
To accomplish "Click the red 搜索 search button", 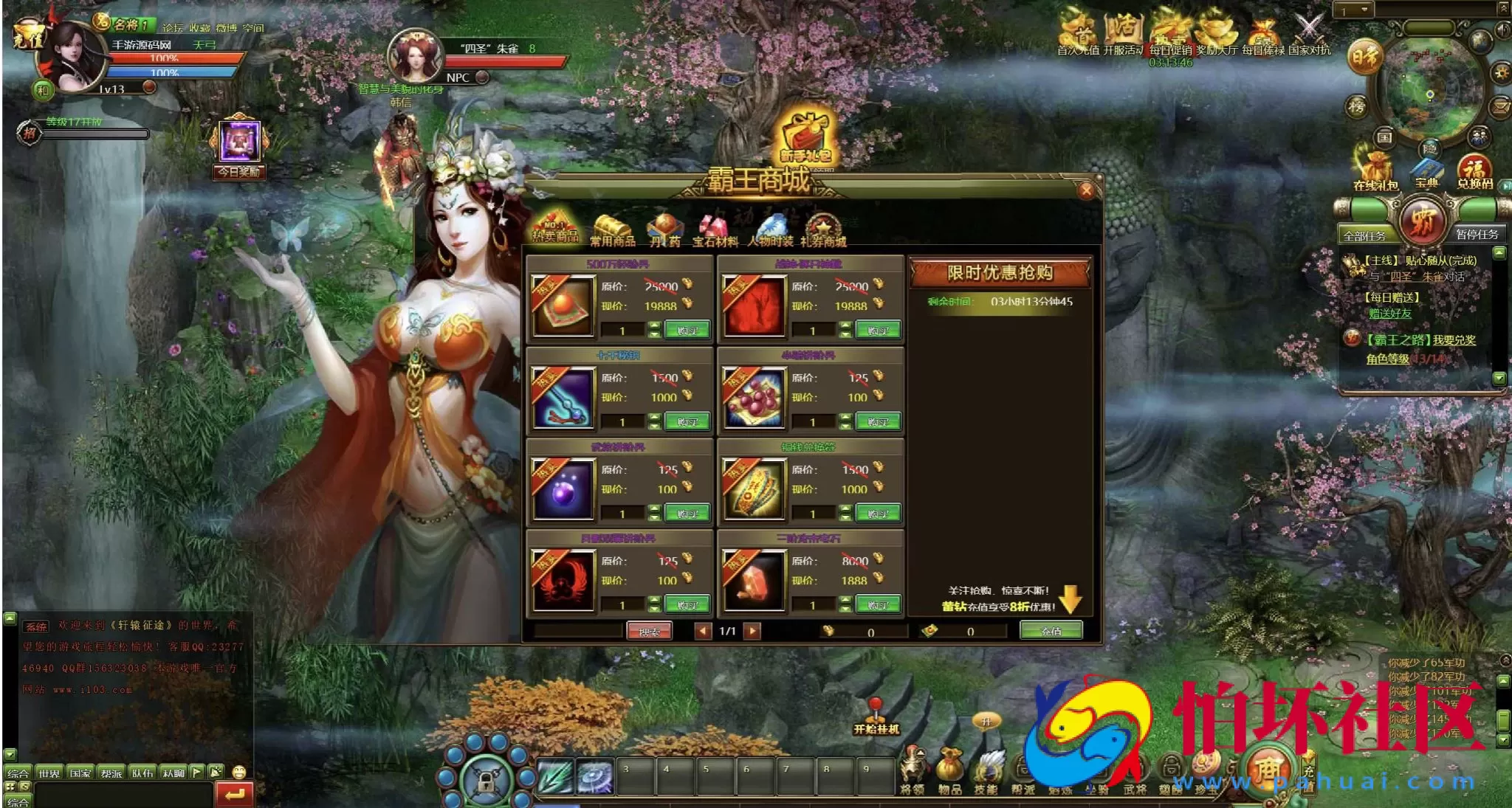I will (649, 632).
